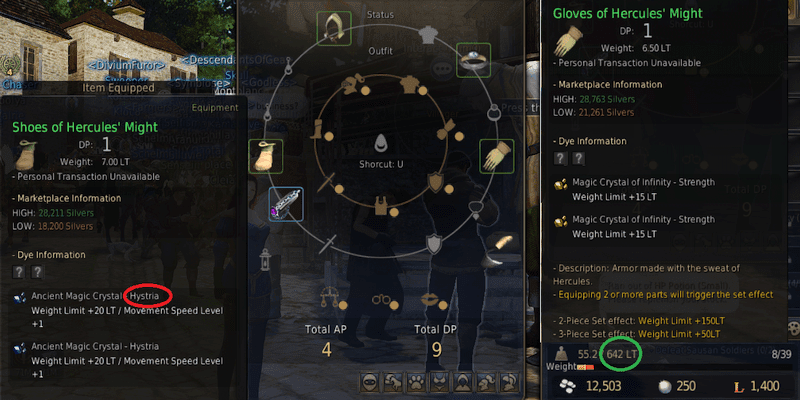Viewport: 800px width, 400px height.
Task: Open the empty lantern slot
Action: (x=266, y=258)
